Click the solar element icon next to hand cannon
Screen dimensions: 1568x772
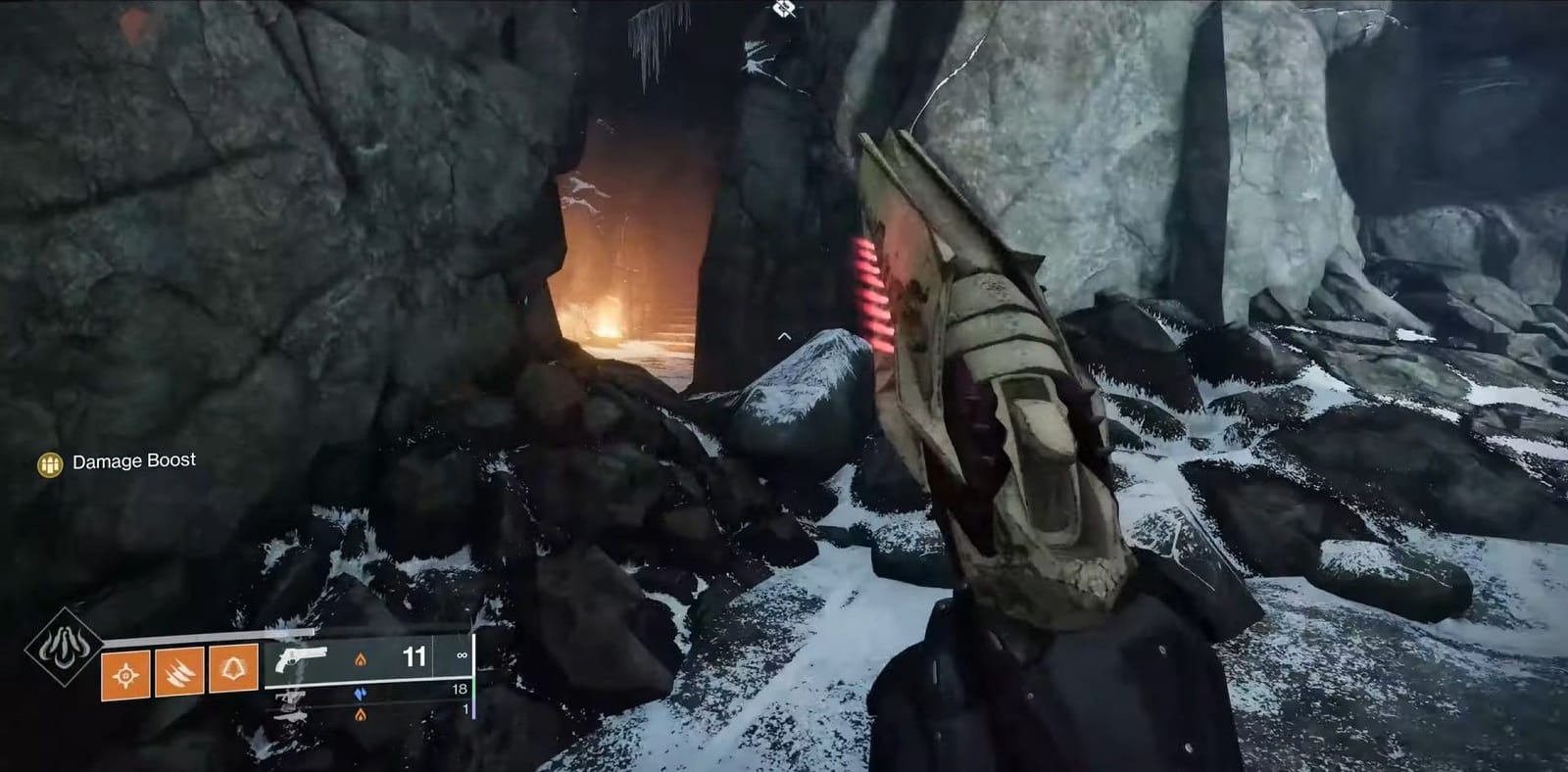[360, 659]
